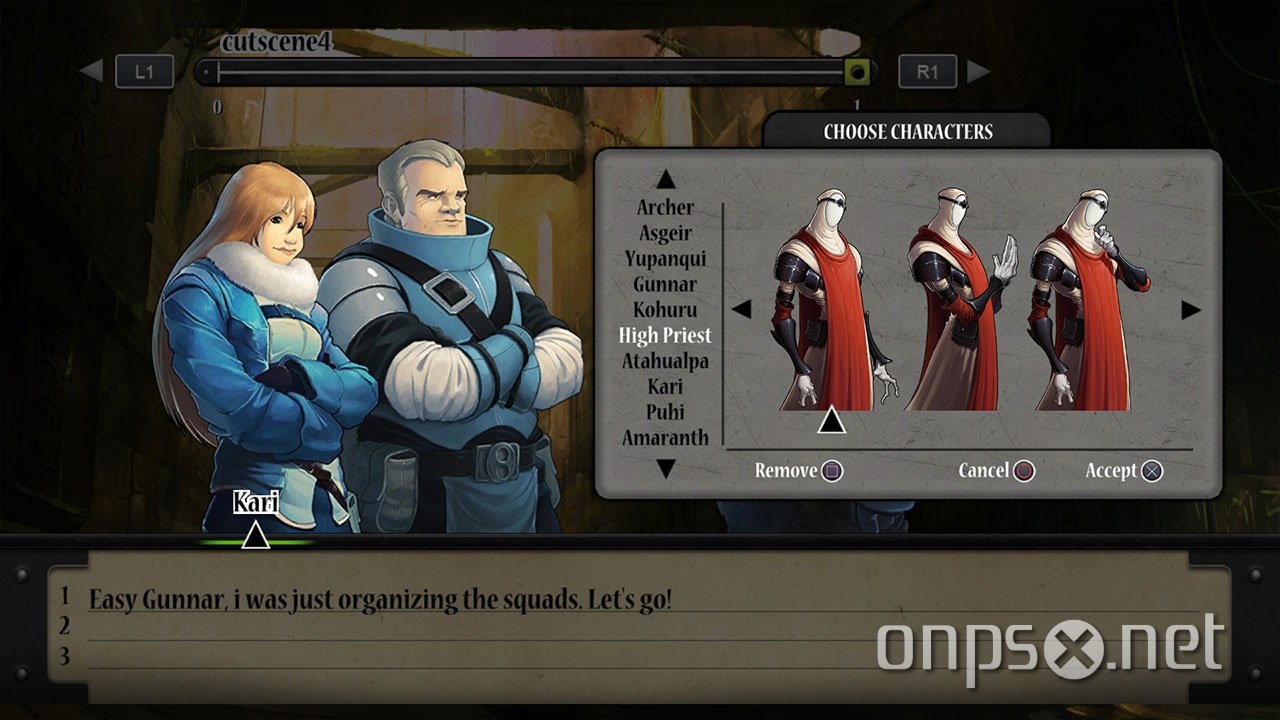Screen dimensions: 1280x720
Task: Select the High Priest entry
Action: click(665, 335)
